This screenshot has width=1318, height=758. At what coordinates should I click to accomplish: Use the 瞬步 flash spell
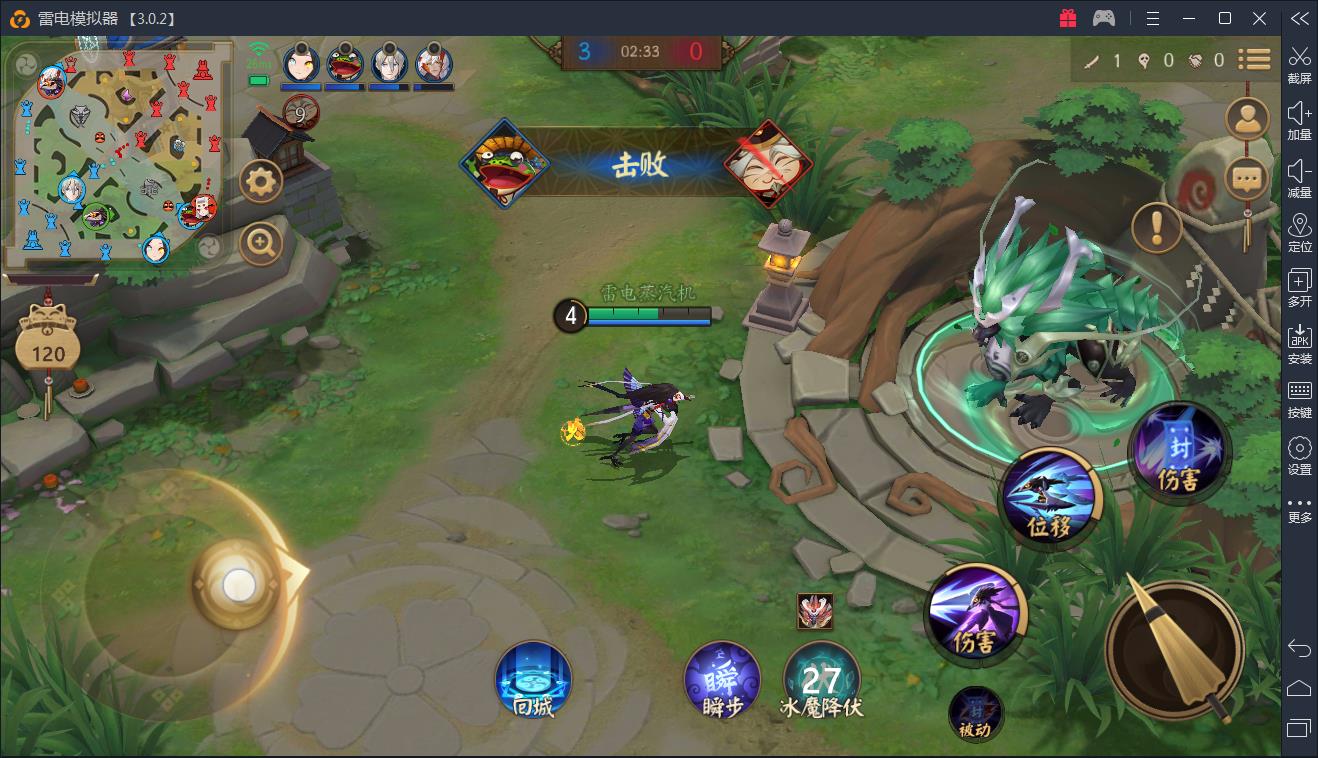tap(722, 680)
